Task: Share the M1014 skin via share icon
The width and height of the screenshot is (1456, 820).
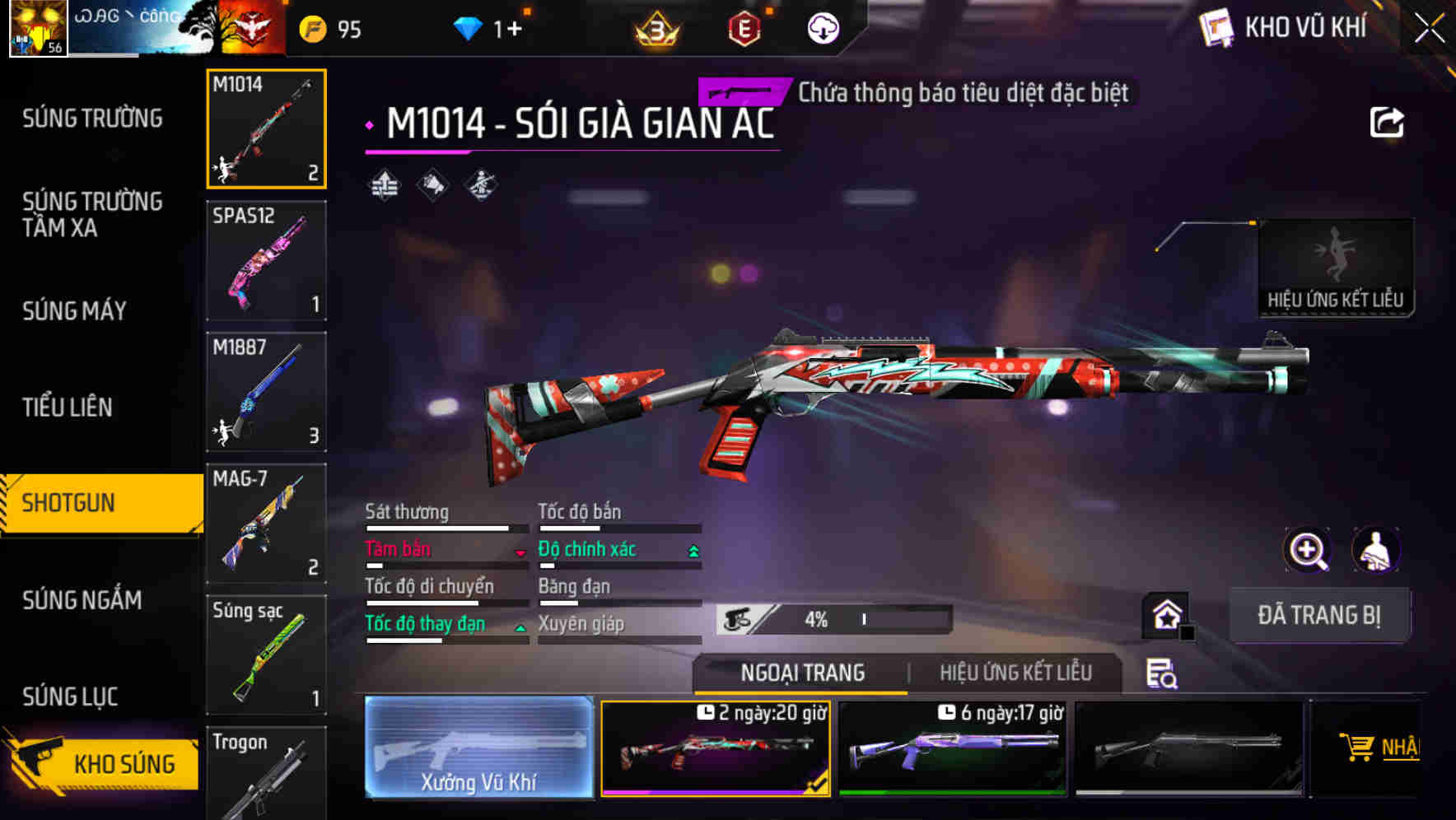Action: click(1388, 121)
